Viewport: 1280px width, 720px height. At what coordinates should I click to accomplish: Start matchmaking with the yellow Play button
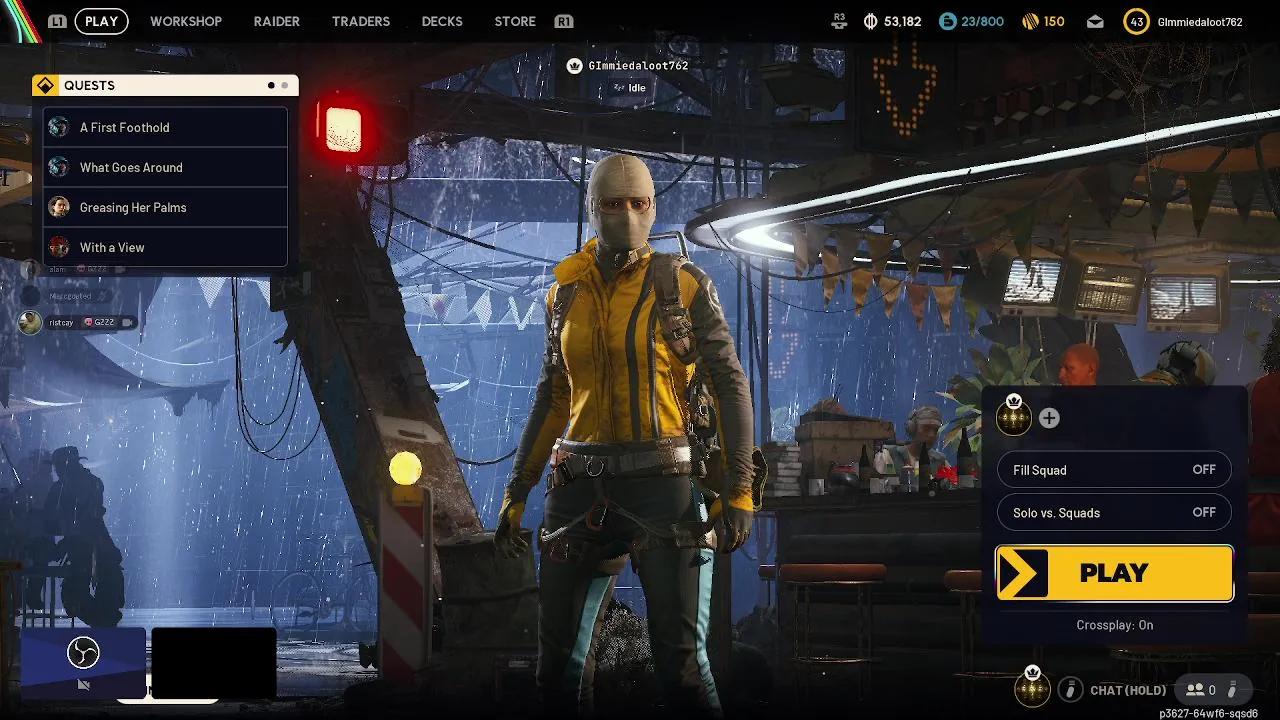[1114, 573]
